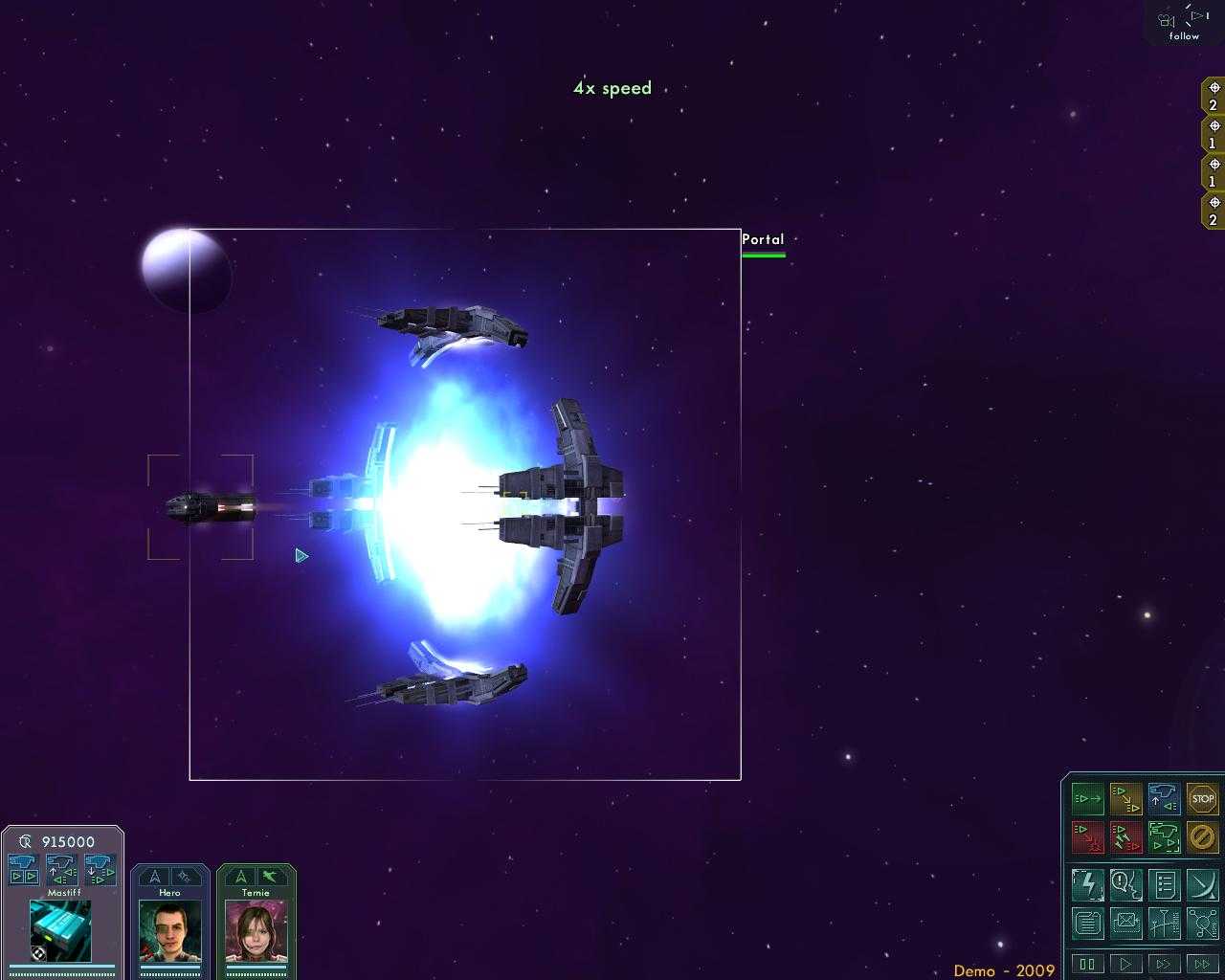Open the mission objectives list icon
1225x980 pixels.
[x=1165, y=883]
